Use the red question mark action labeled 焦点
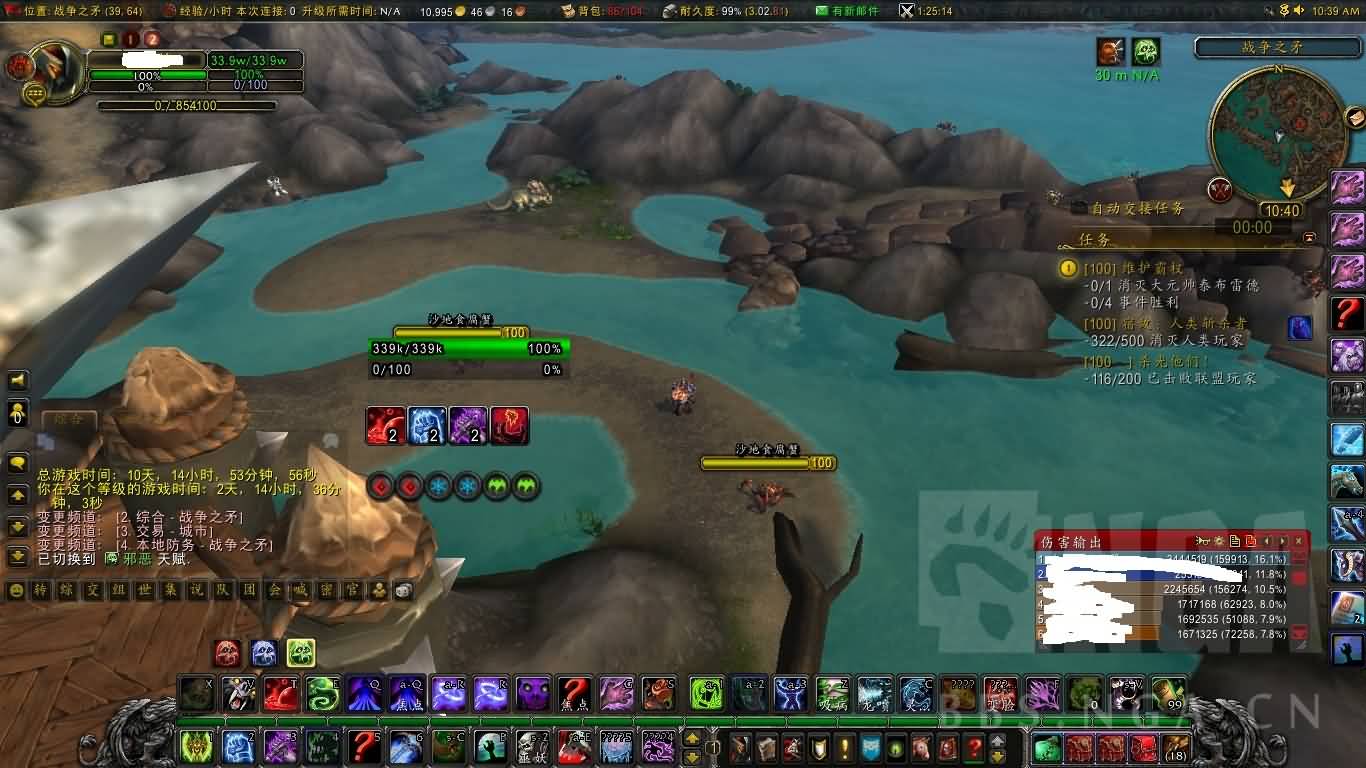The height and width of the screenshot is (768, 1366). [x=573, y=693]
